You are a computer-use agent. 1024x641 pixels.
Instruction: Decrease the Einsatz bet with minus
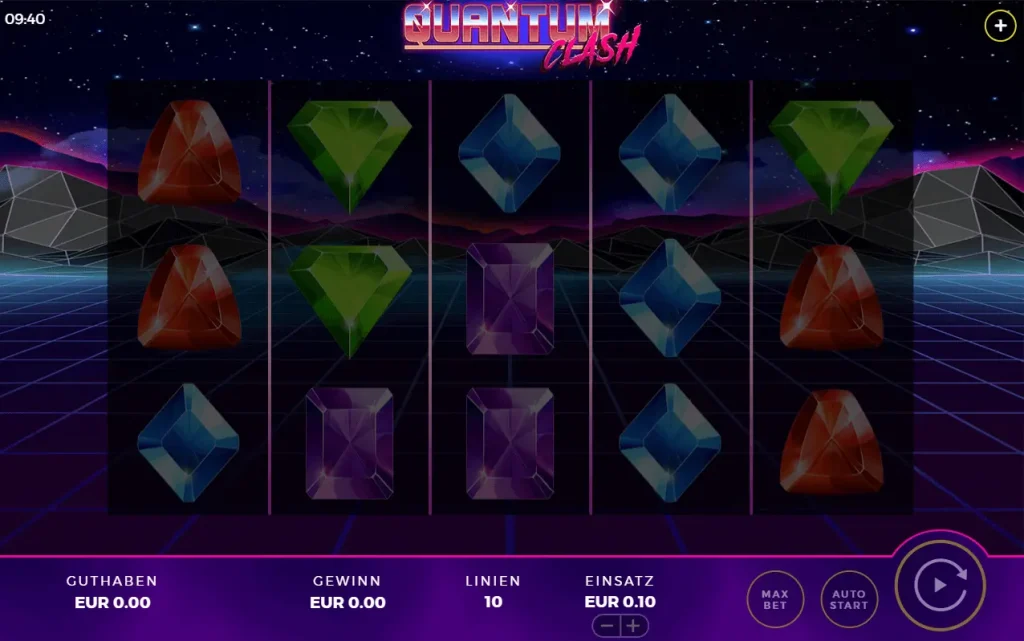607,626
